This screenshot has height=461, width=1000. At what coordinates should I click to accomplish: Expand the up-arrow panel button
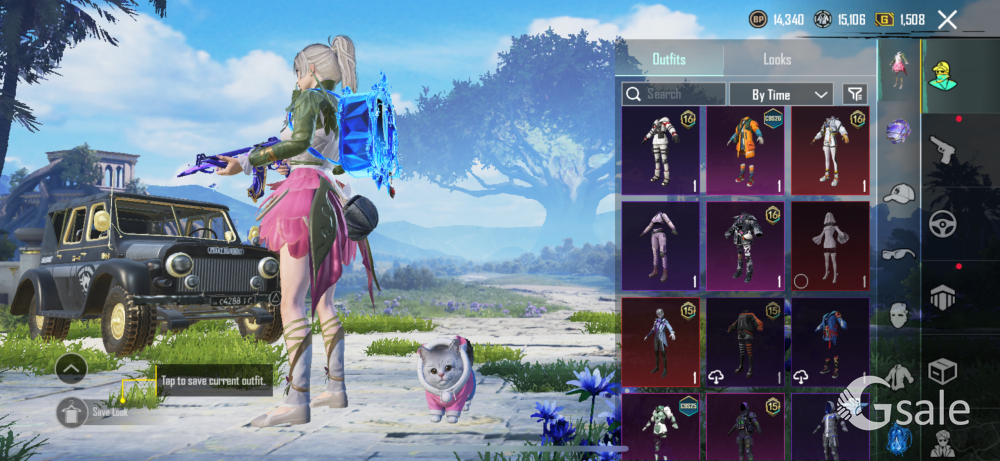[x=71, y=369]
